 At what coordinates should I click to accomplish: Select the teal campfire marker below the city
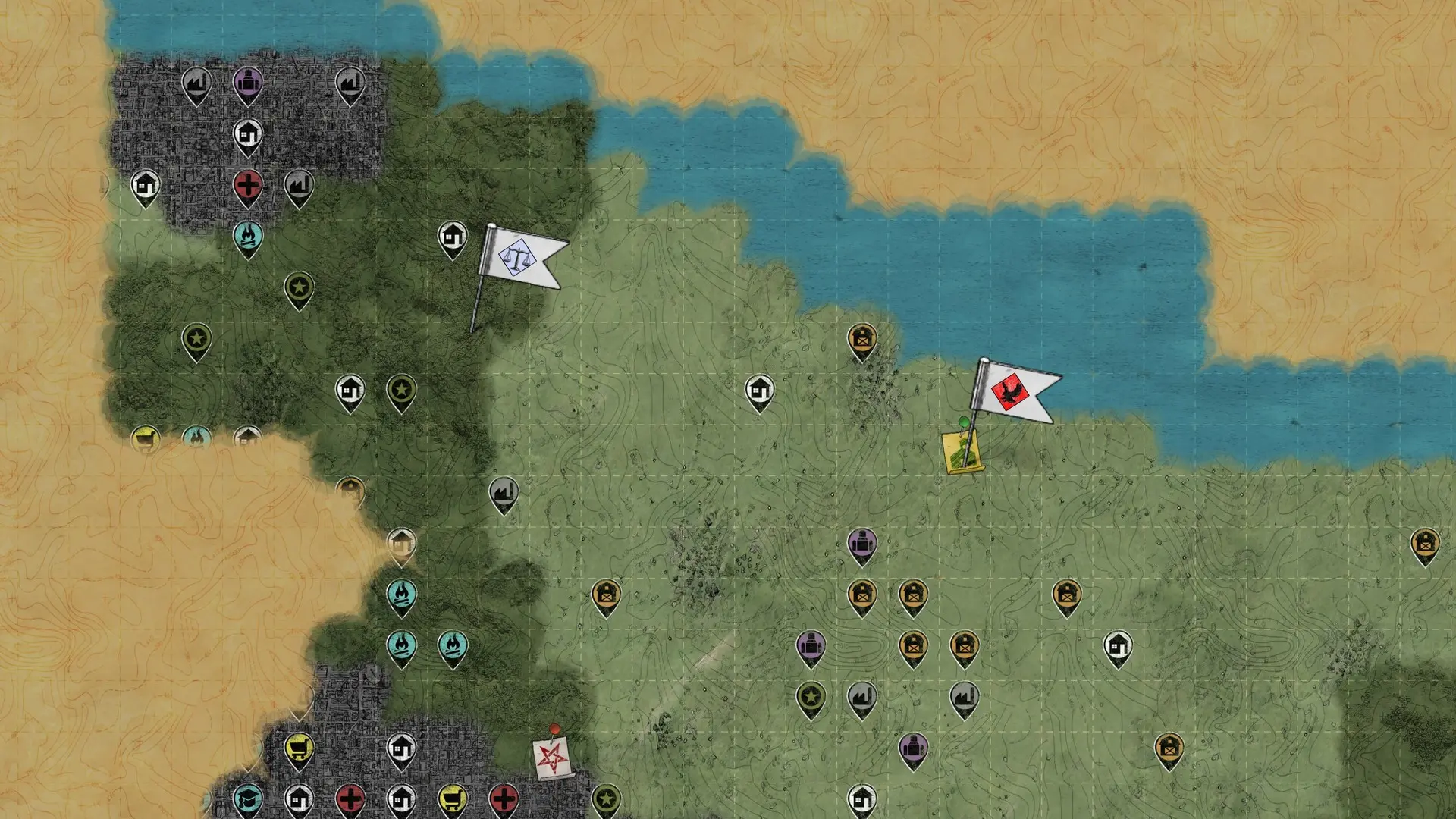[x=248, y=237]
